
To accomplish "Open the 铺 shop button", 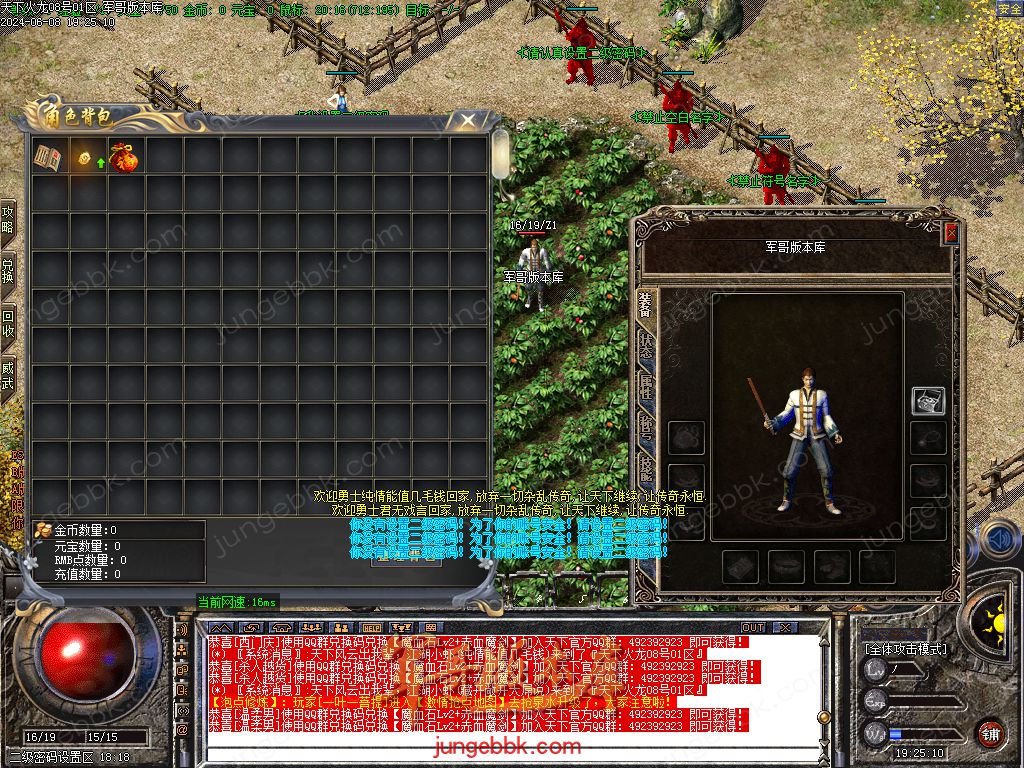I will click(990, 733).
